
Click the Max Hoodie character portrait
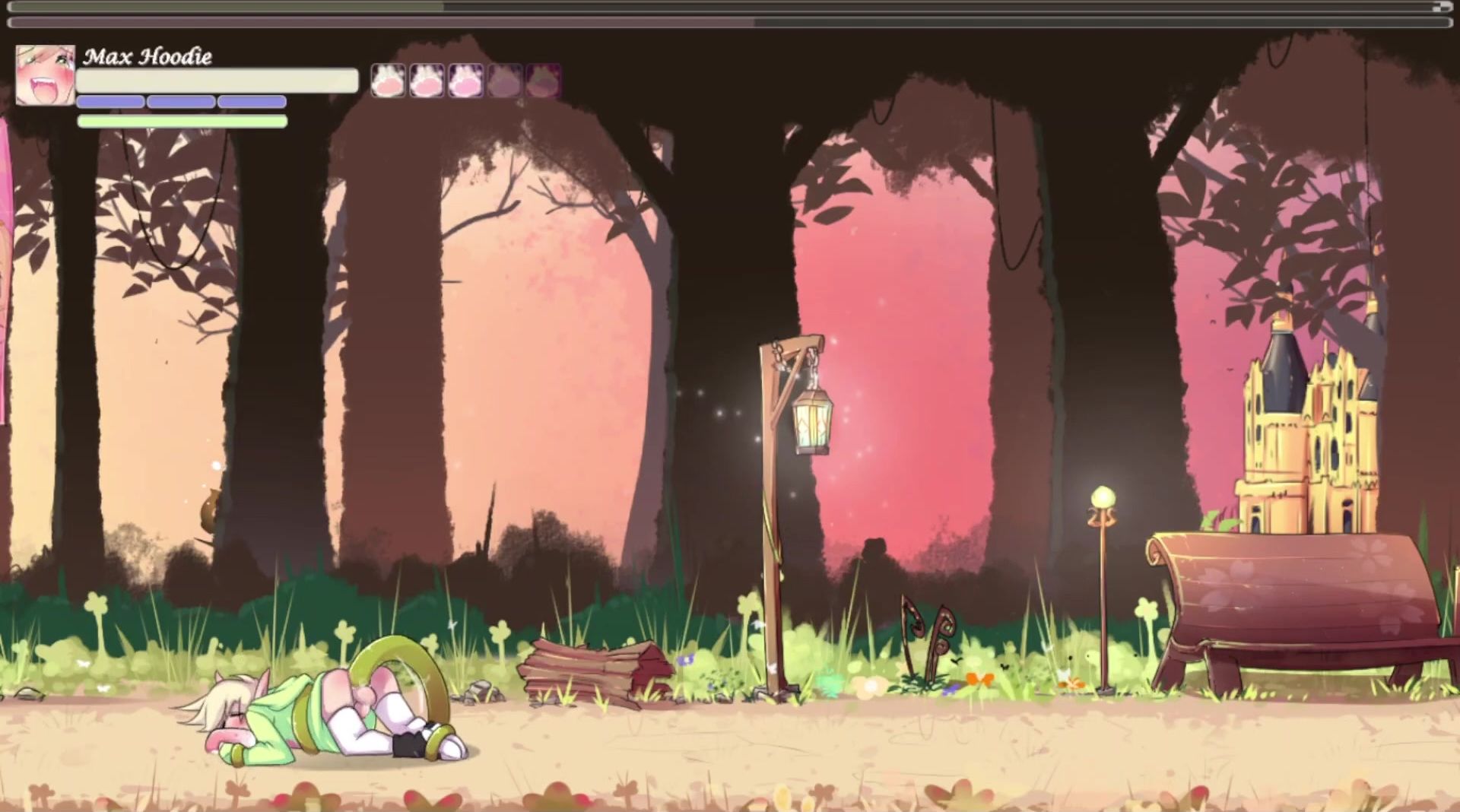tap(45, 75)
